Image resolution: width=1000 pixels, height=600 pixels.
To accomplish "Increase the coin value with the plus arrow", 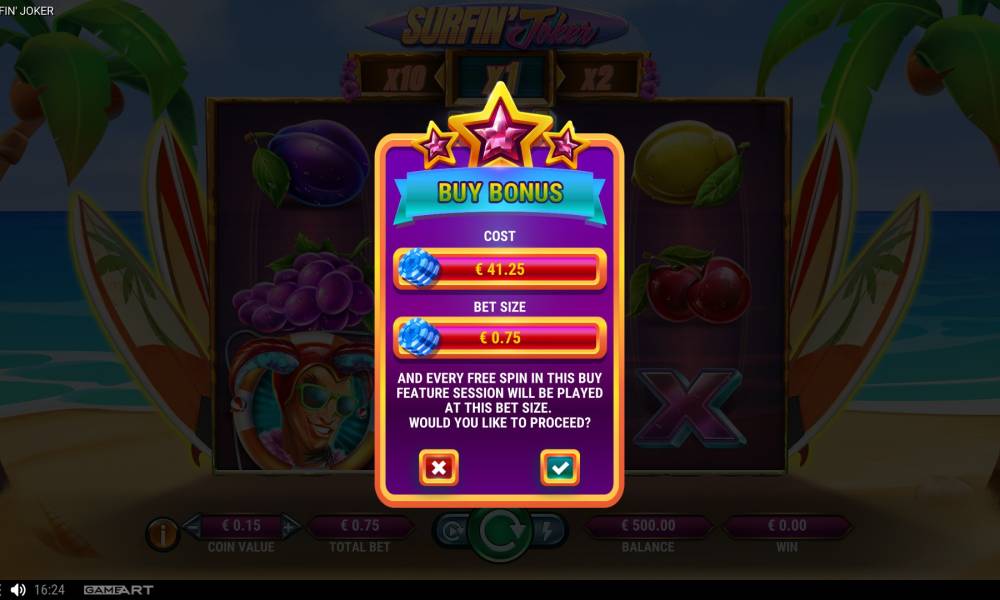I will (x=290, y=525).
